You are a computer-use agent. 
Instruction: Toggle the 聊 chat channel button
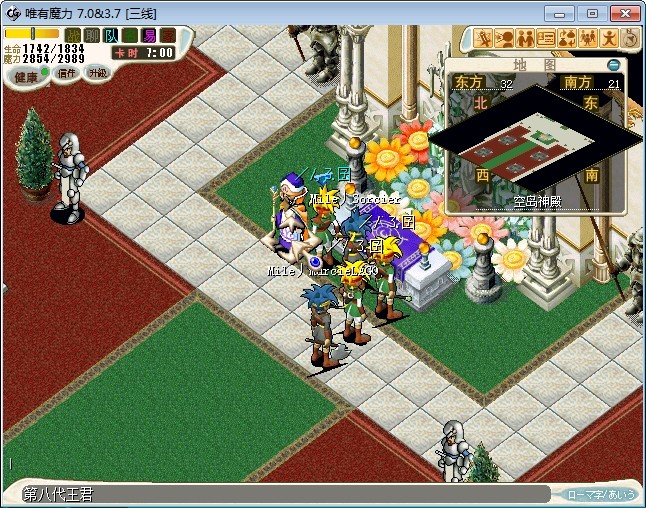coord(91,35)
